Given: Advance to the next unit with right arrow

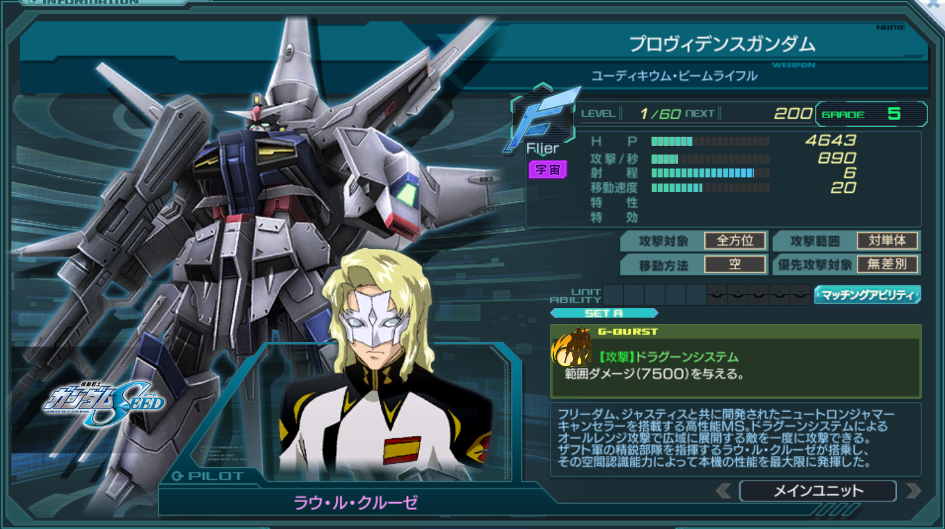Looking at the screenshot, I should (x=912, y=491).
